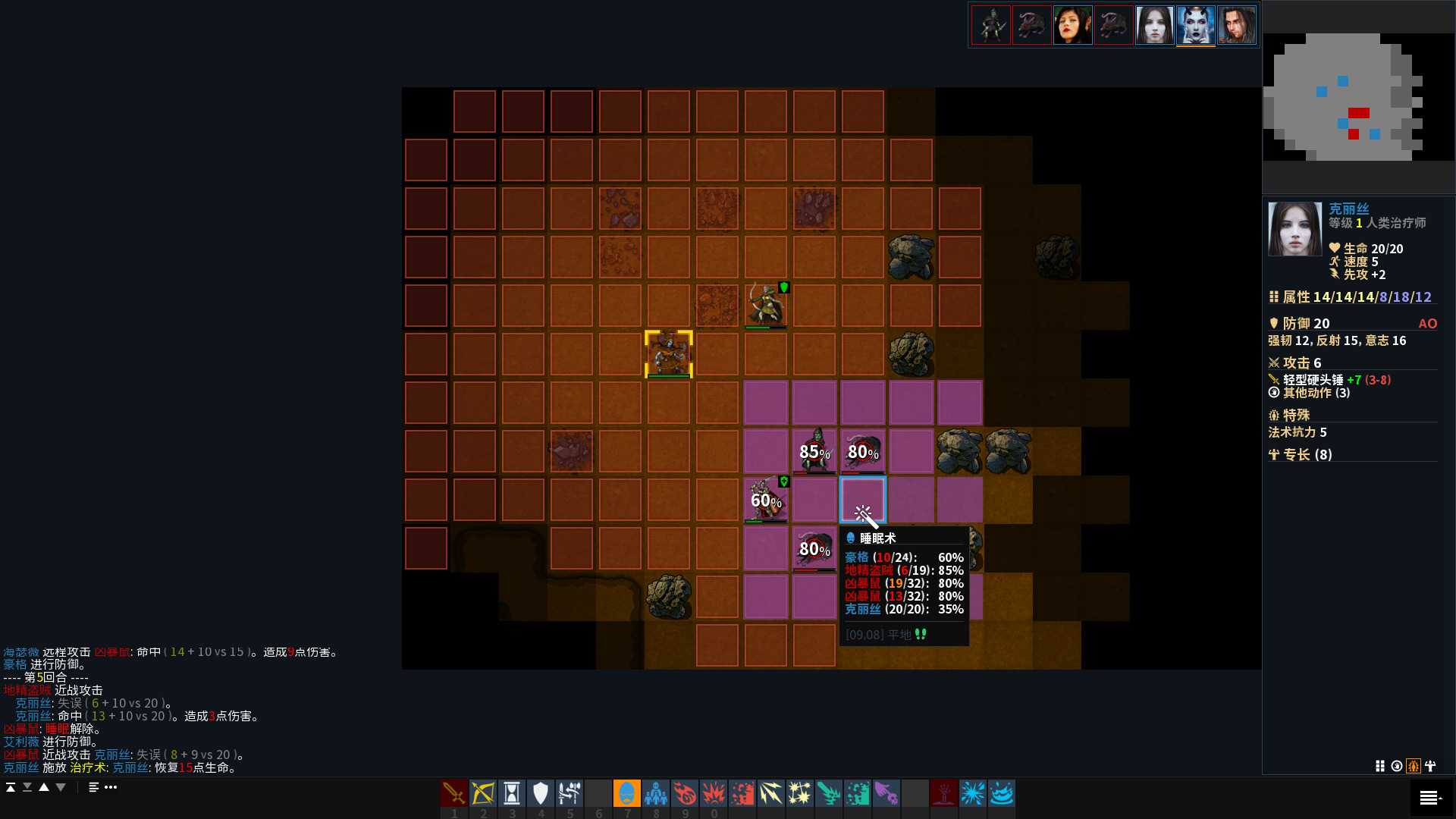Expand the combat log options dots
Viewport: 1456px width, 819px height.
click(x=111, y=787)
